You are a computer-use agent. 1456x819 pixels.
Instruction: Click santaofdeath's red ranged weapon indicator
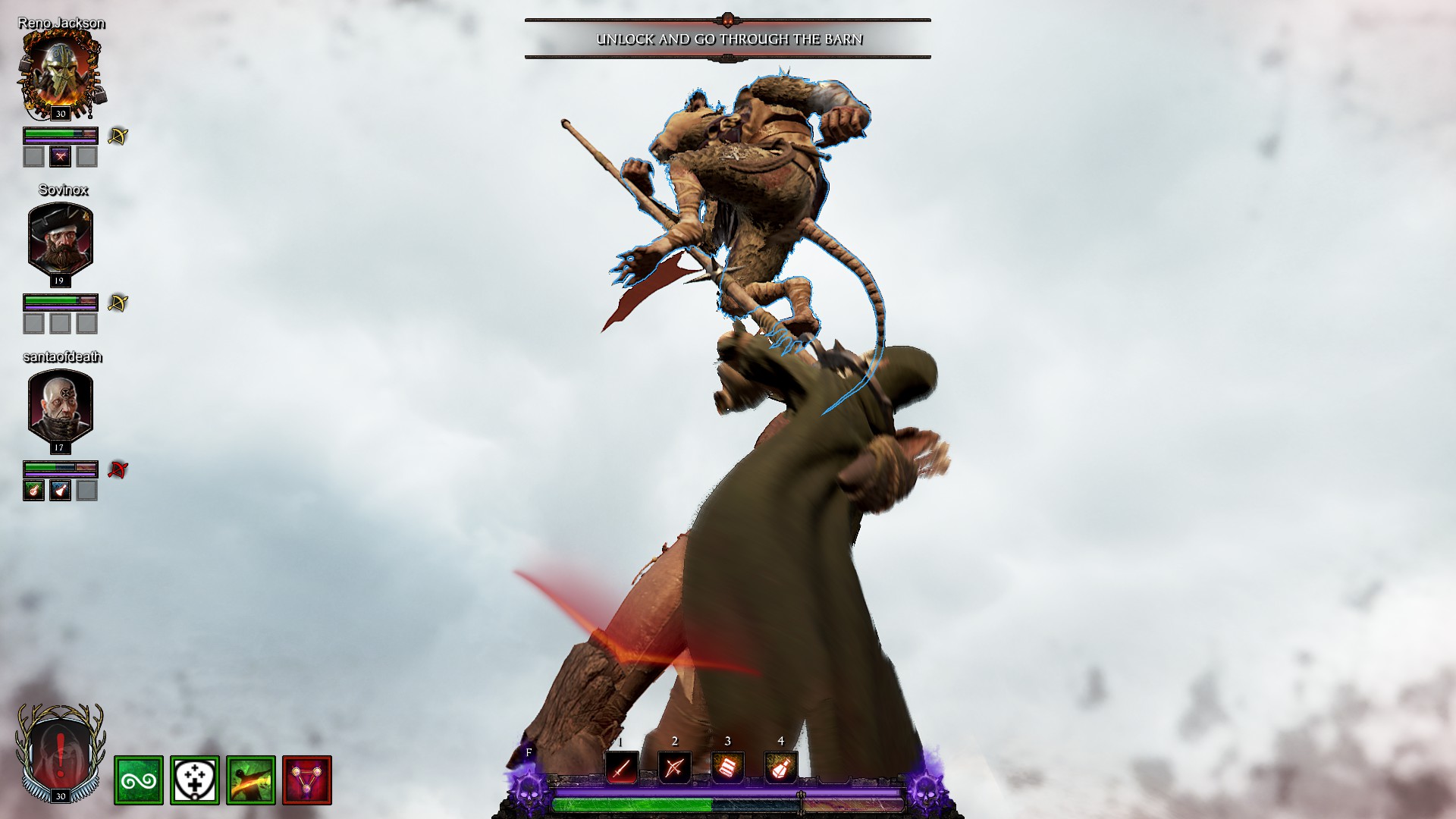[118, 470]
